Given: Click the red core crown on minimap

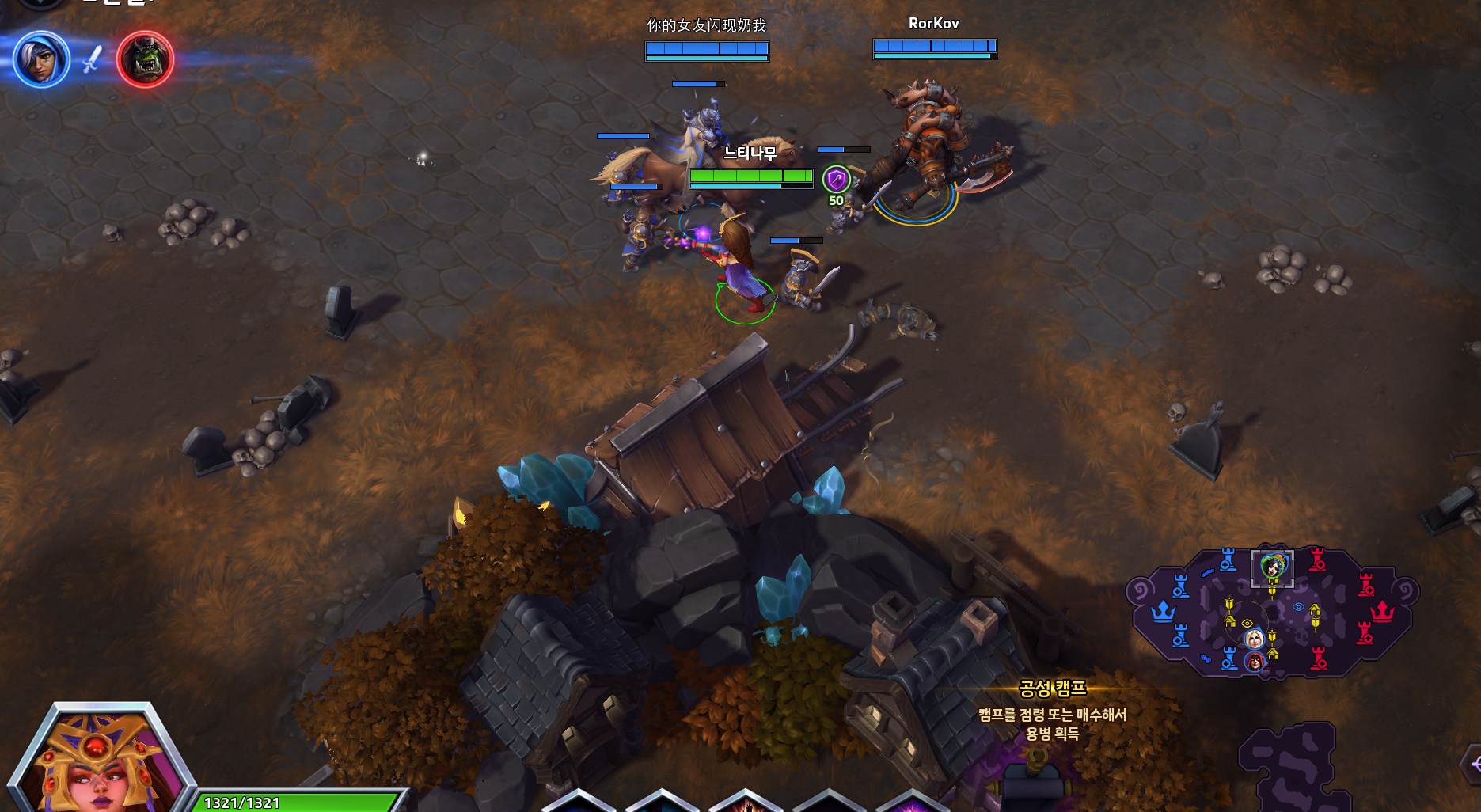Looking at the screenshot, I should [1382, 612].
